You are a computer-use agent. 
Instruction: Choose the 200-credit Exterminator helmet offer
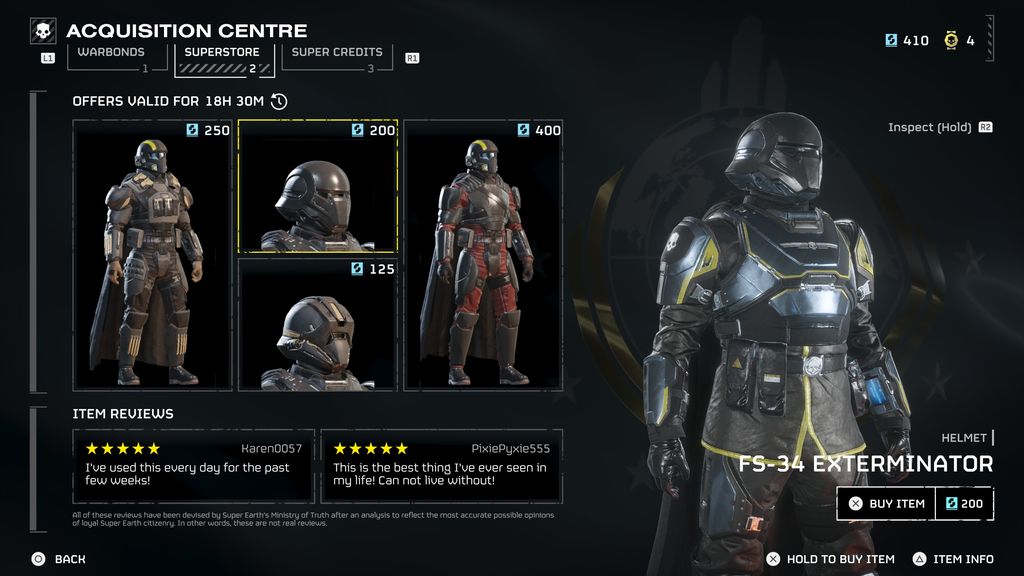318,186
